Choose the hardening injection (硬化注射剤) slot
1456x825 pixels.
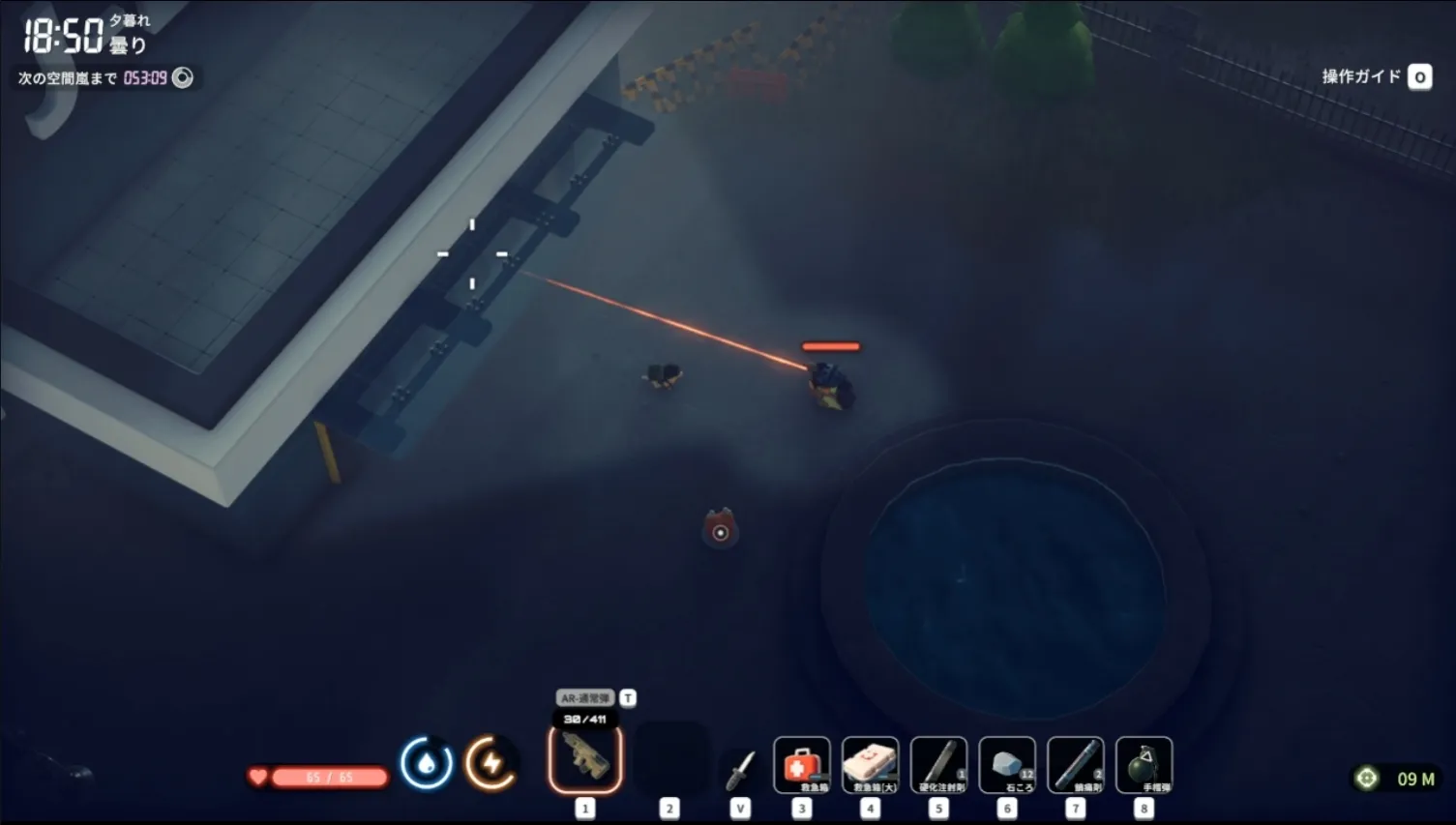[x=938, y=765]
